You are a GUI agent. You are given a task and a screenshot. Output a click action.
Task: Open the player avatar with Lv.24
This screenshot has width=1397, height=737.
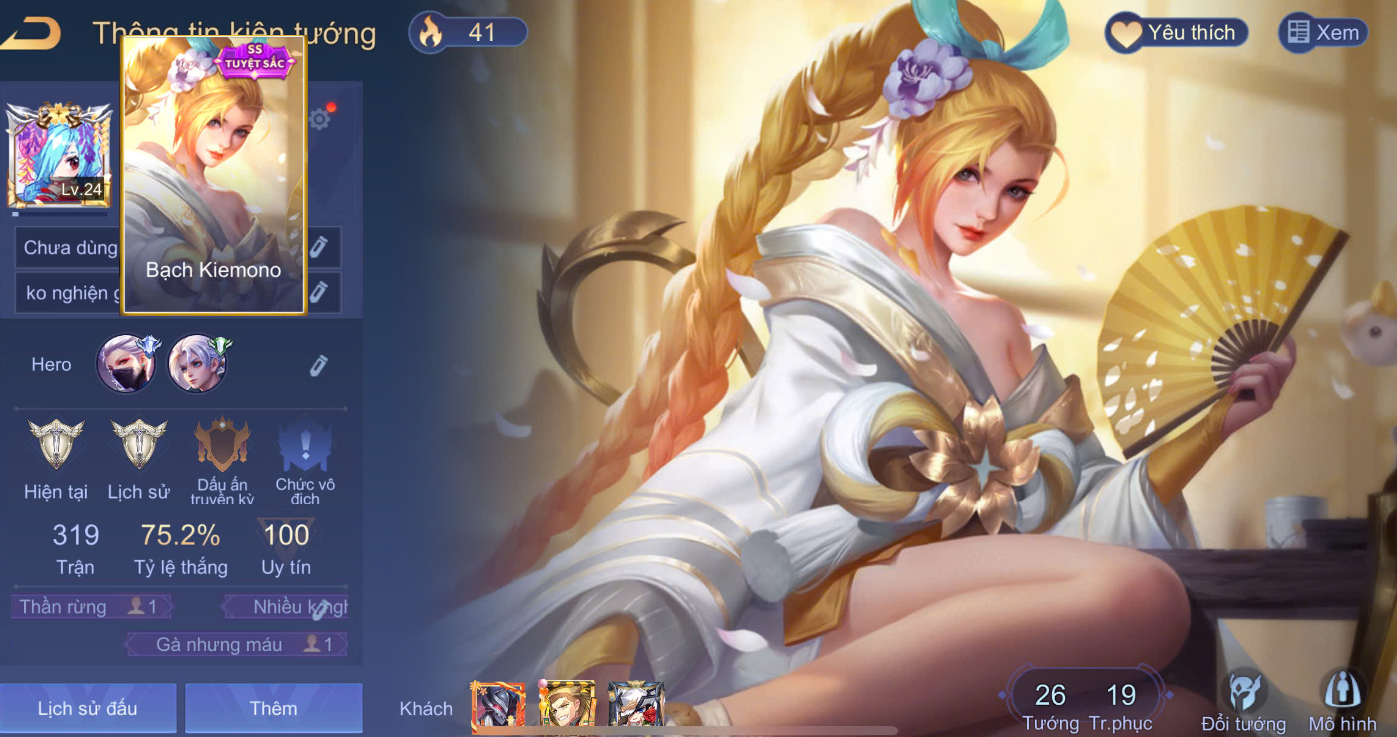pos(58,155)
